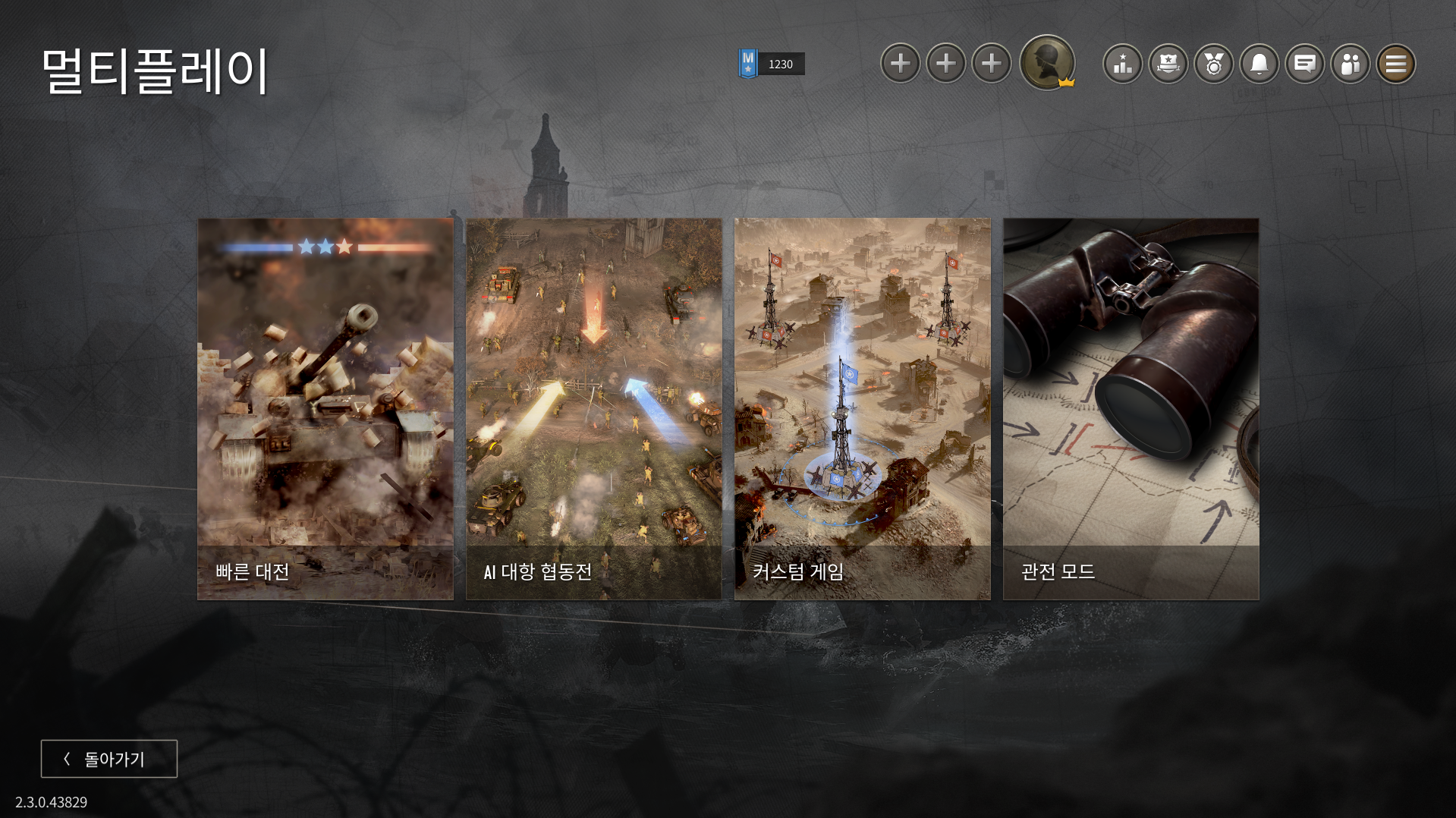Go back with the 돌아가기 button
Screen dimensions: 1456x818
click(109, 759)
